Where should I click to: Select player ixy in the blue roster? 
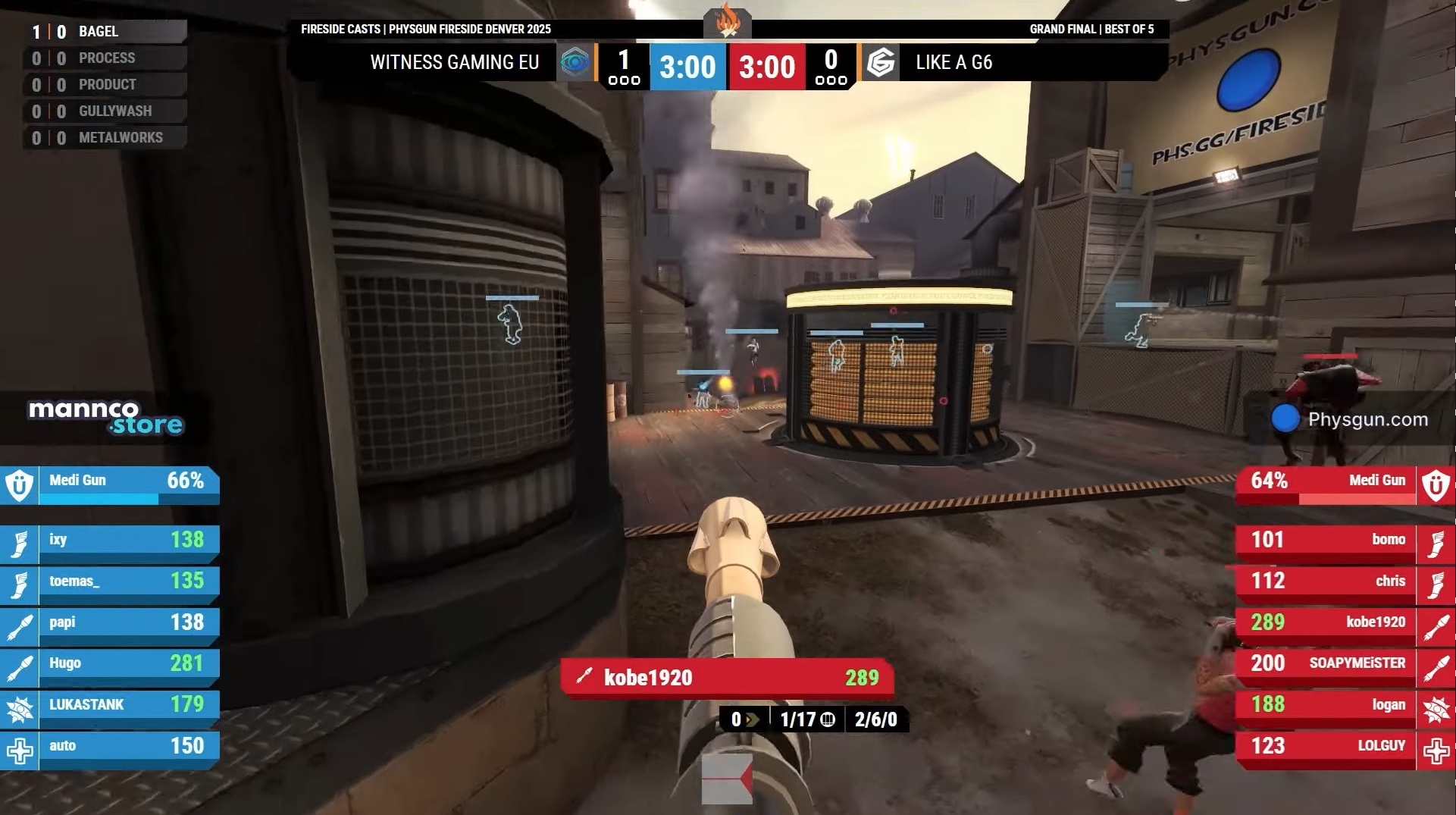(110, 540)
